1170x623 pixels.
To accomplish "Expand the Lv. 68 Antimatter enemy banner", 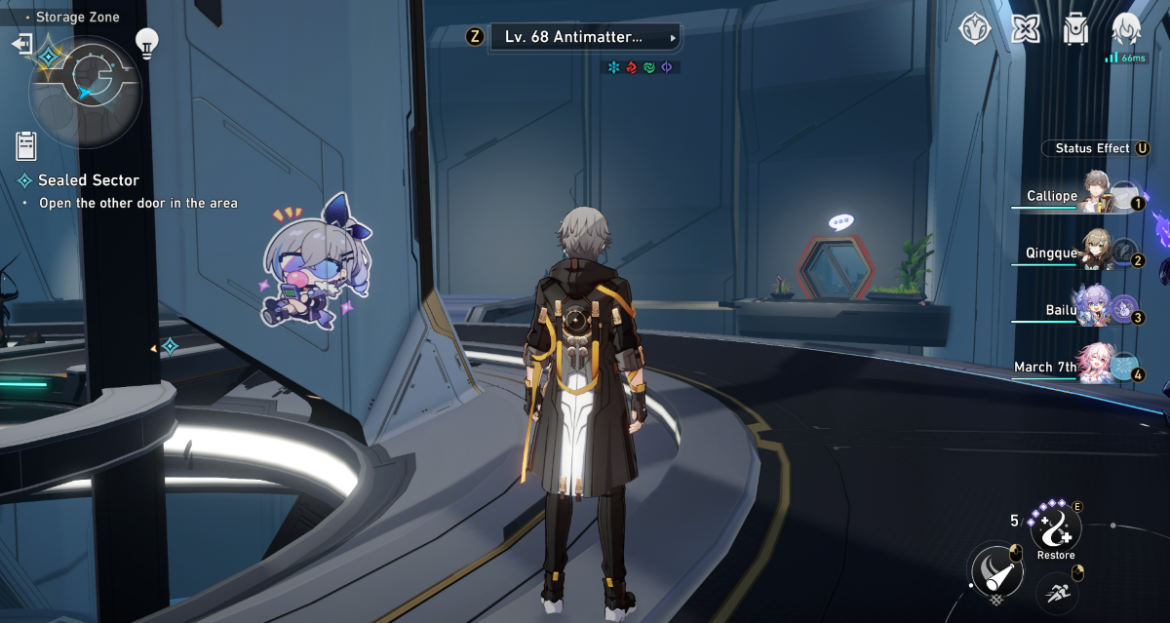I will point(584,37).
